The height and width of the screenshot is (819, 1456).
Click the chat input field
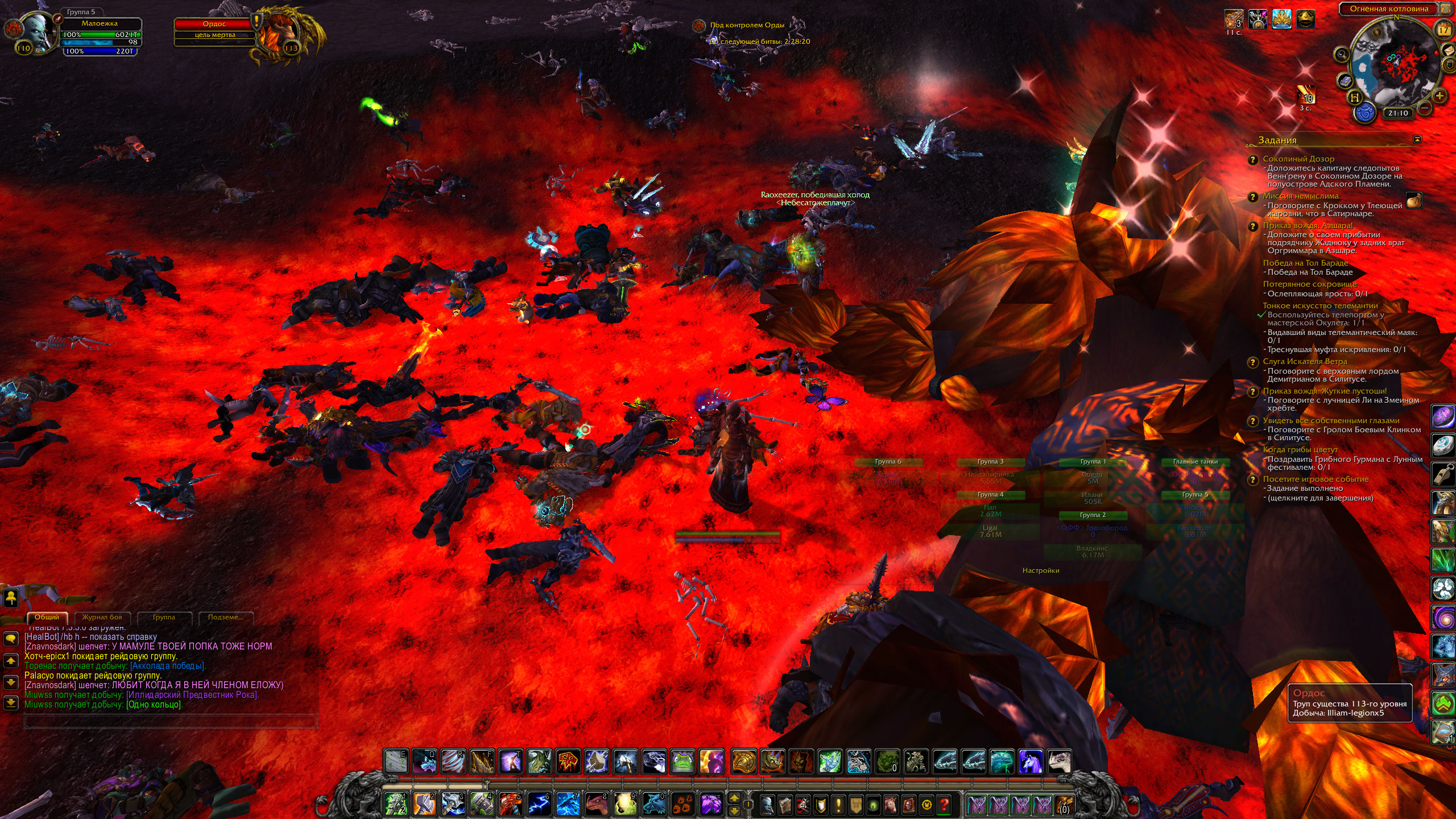click(169, 721)
